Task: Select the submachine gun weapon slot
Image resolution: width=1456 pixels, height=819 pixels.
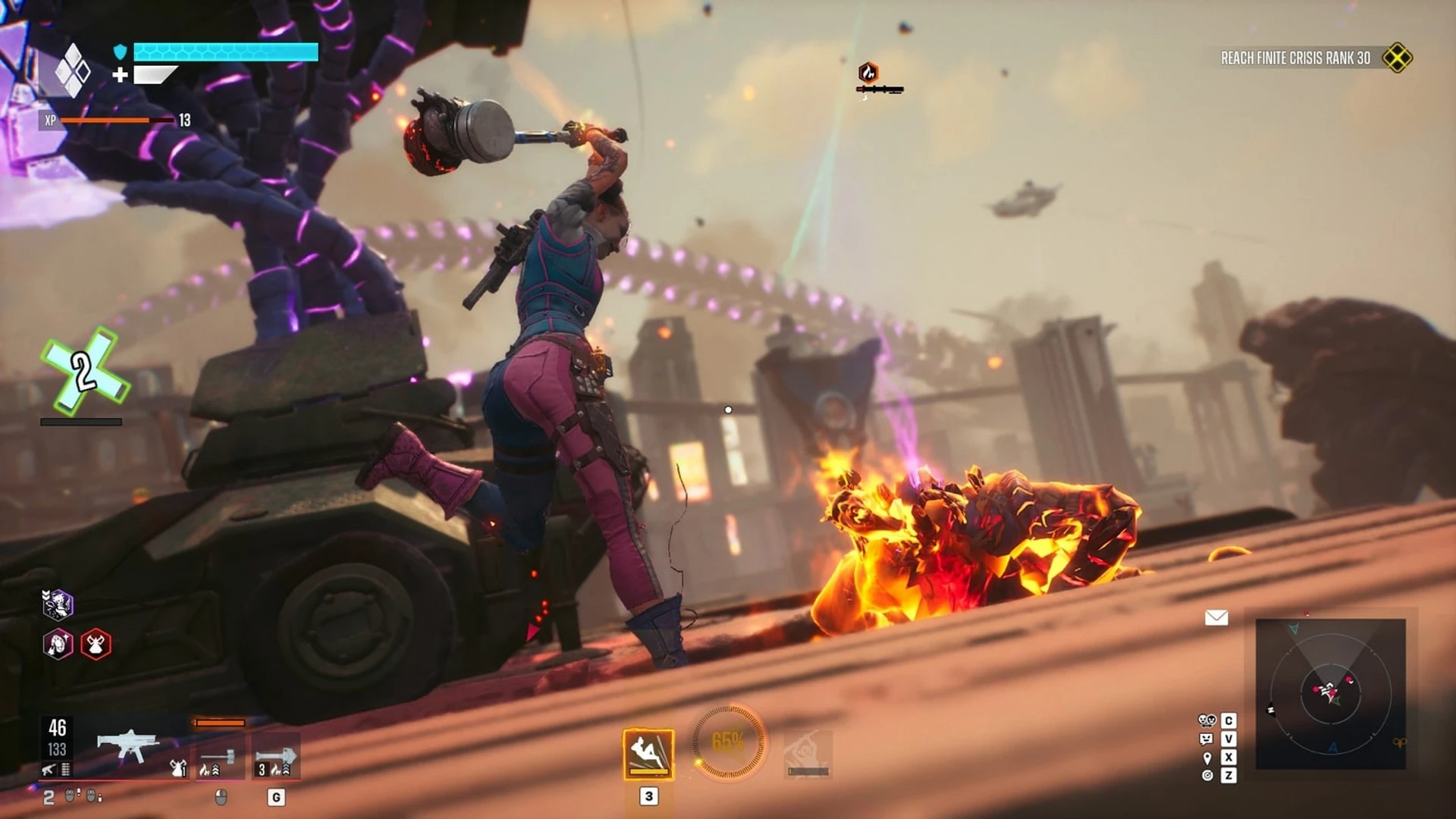Action: click(127, 745)
